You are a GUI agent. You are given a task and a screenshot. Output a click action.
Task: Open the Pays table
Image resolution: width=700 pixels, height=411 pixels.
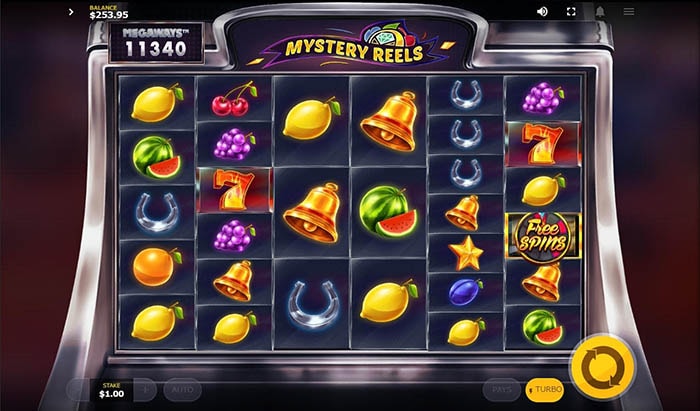(x=502, y=389)
